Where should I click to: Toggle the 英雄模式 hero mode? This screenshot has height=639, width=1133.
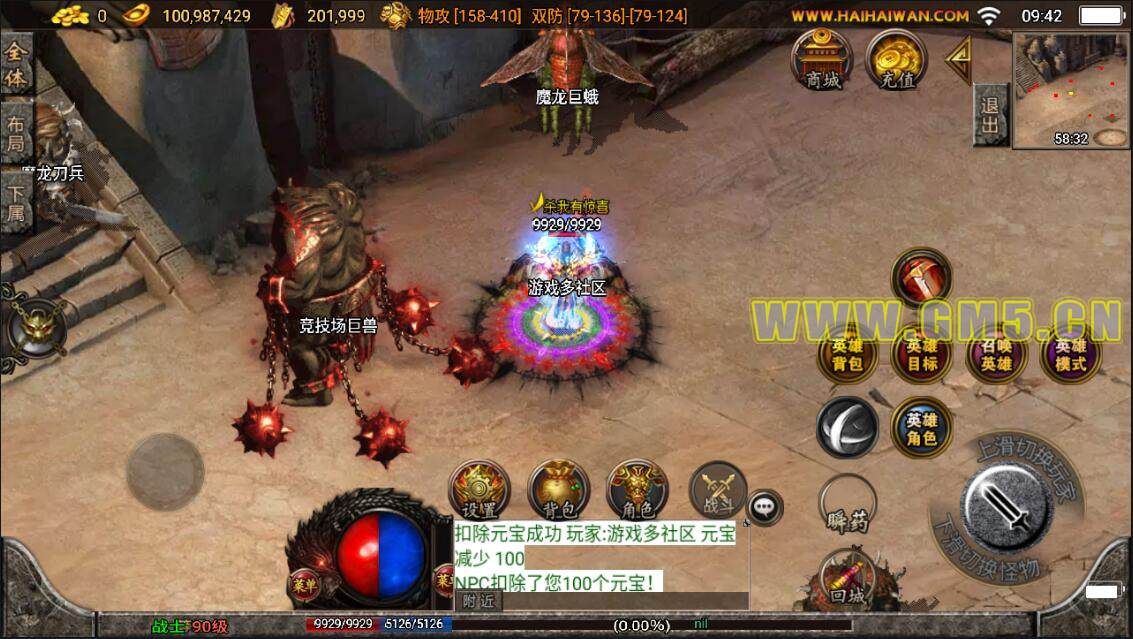tap(1070, 356)
